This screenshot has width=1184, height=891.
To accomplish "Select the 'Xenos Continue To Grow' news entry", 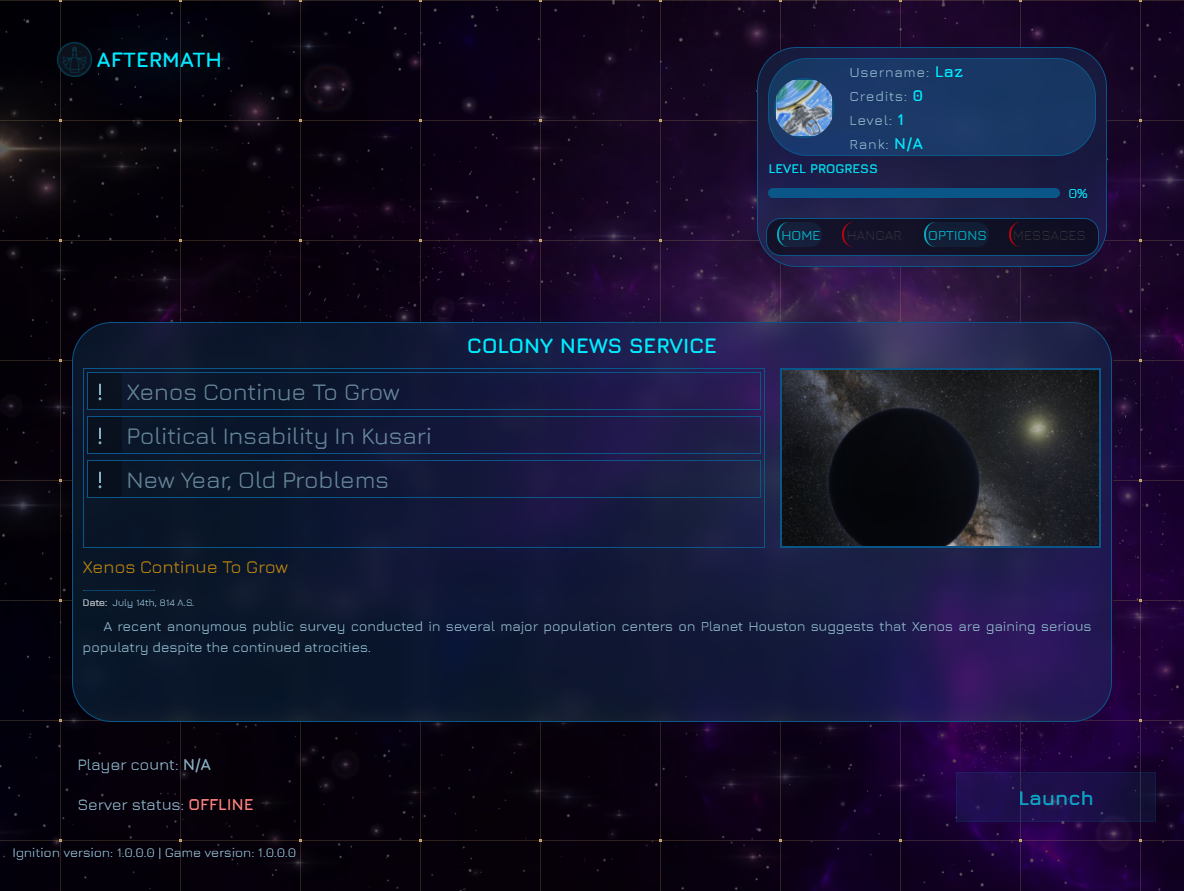I will [x=424, y=392].
